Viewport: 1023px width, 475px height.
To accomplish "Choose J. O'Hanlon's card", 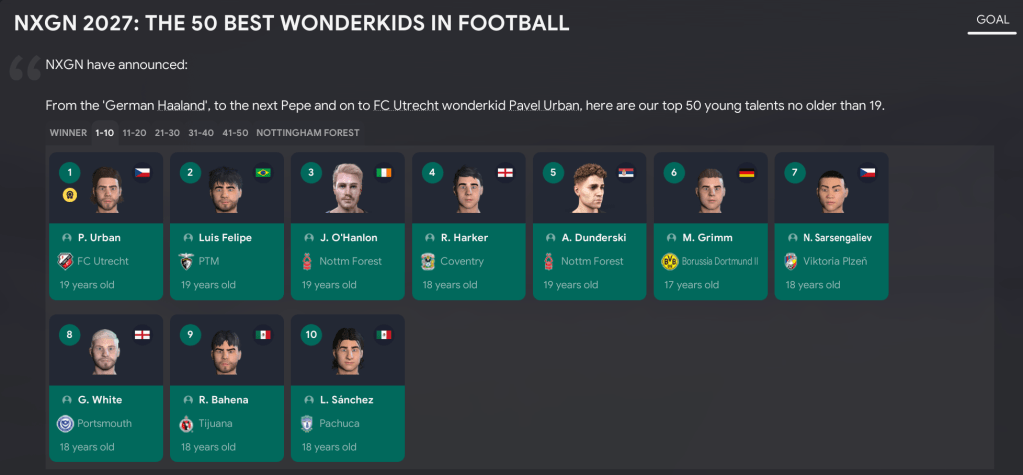I will point(348,226).
